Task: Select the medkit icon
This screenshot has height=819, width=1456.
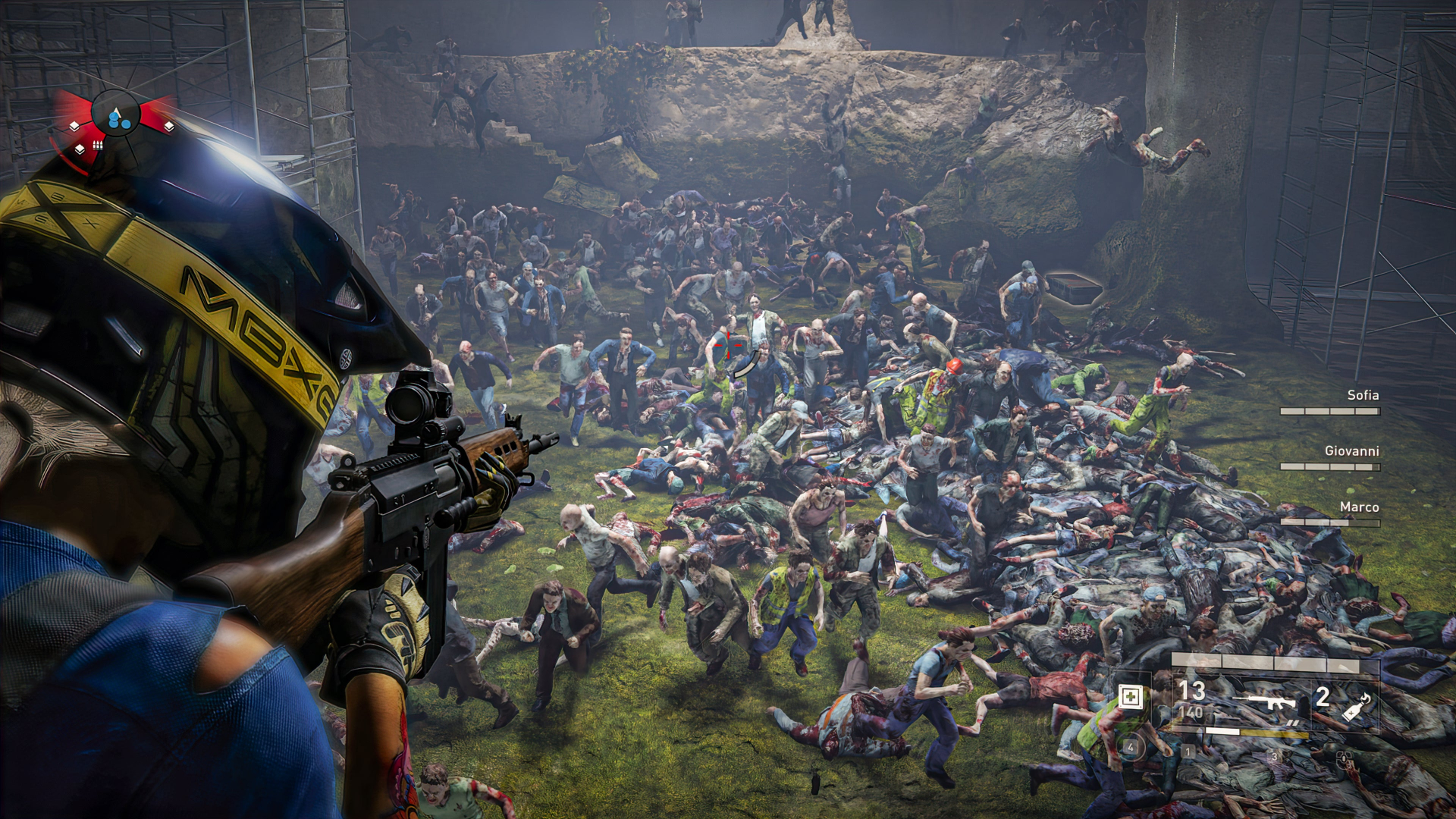Action: click(1131, 696)
